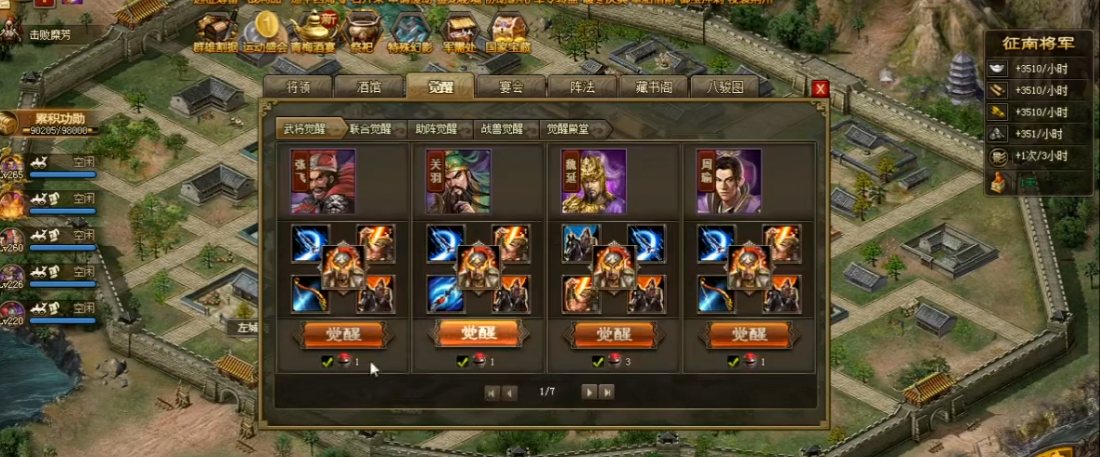Viewport: 1100px width, 457px height.
Task: Choose the 助阵觉醒 support awakening sub-tab
Action: tap(439, 128)
